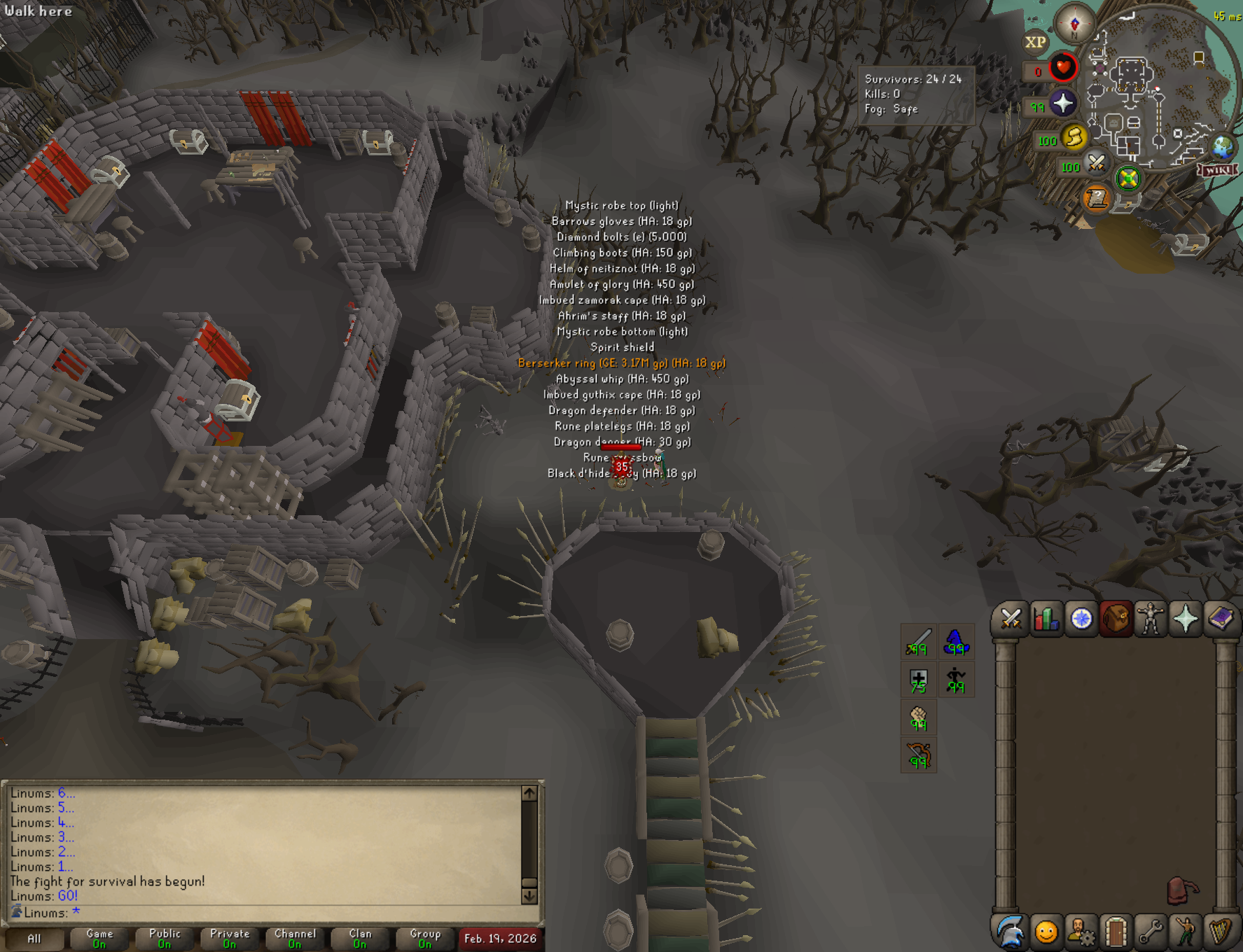1243x952 pixels.
Task: Open the Friends List smiley tab
Action: (x=1046, y=932)
